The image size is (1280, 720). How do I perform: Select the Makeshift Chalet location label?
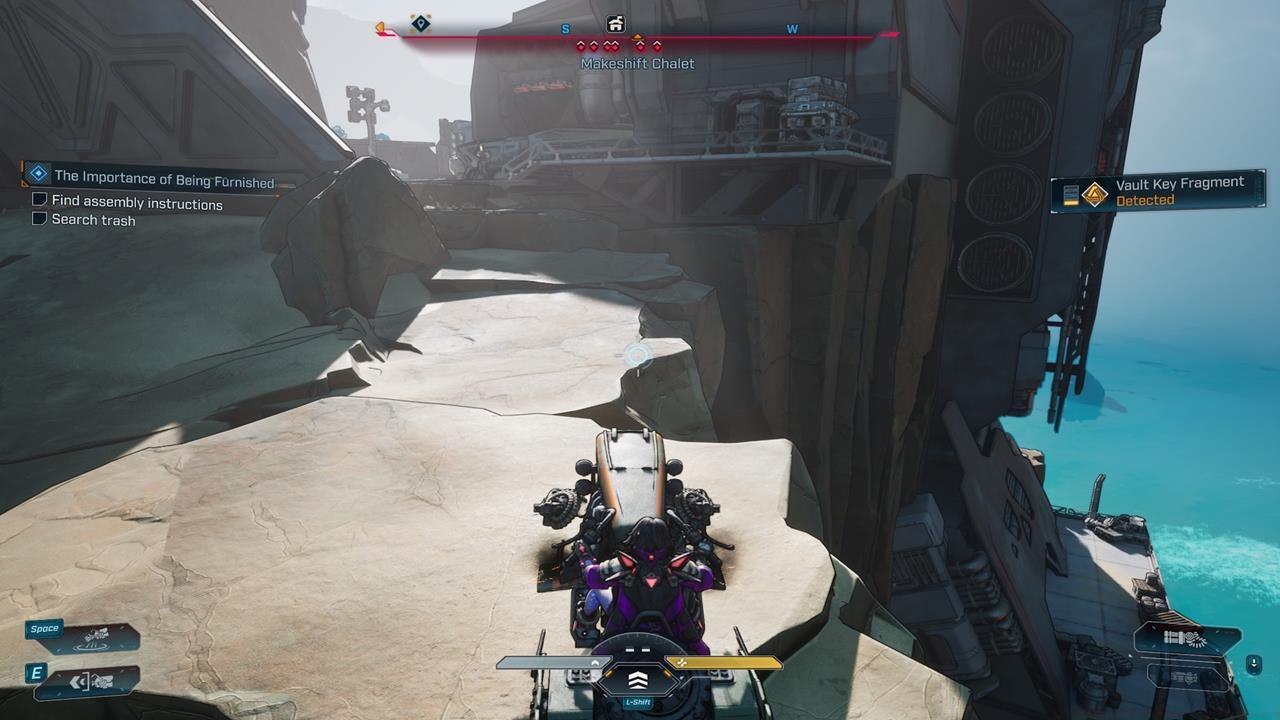pyautogui.click(x=637, y=63)
